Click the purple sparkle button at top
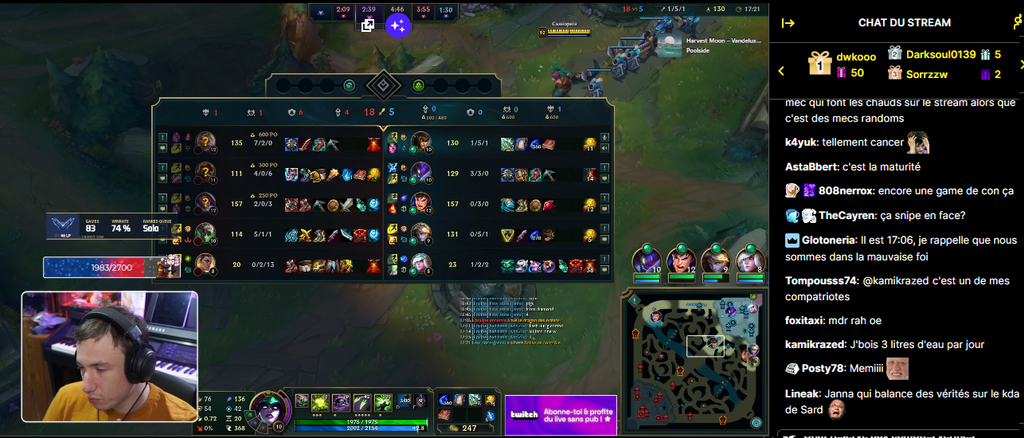 (397, 26)
